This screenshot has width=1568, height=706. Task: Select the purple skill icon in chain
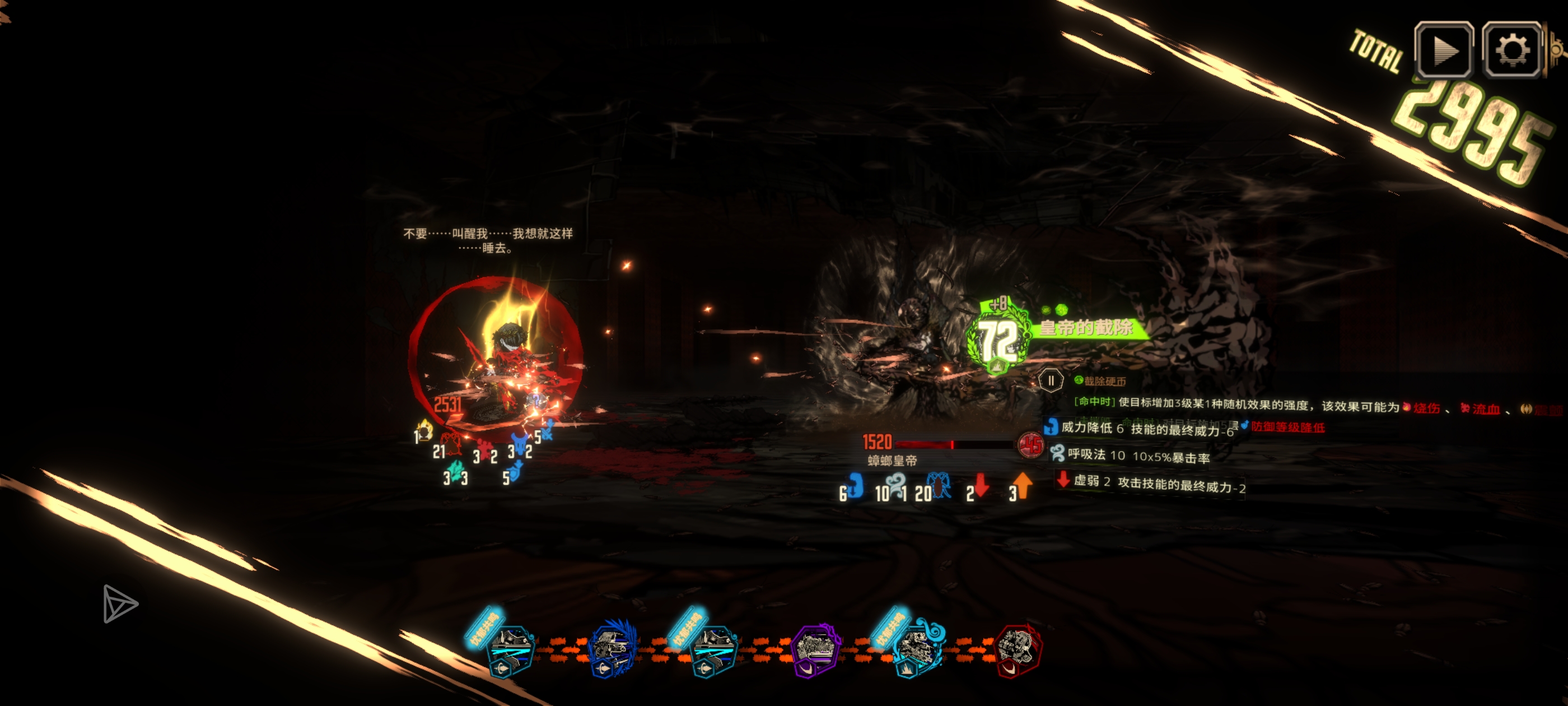click(x=816, y=649)
